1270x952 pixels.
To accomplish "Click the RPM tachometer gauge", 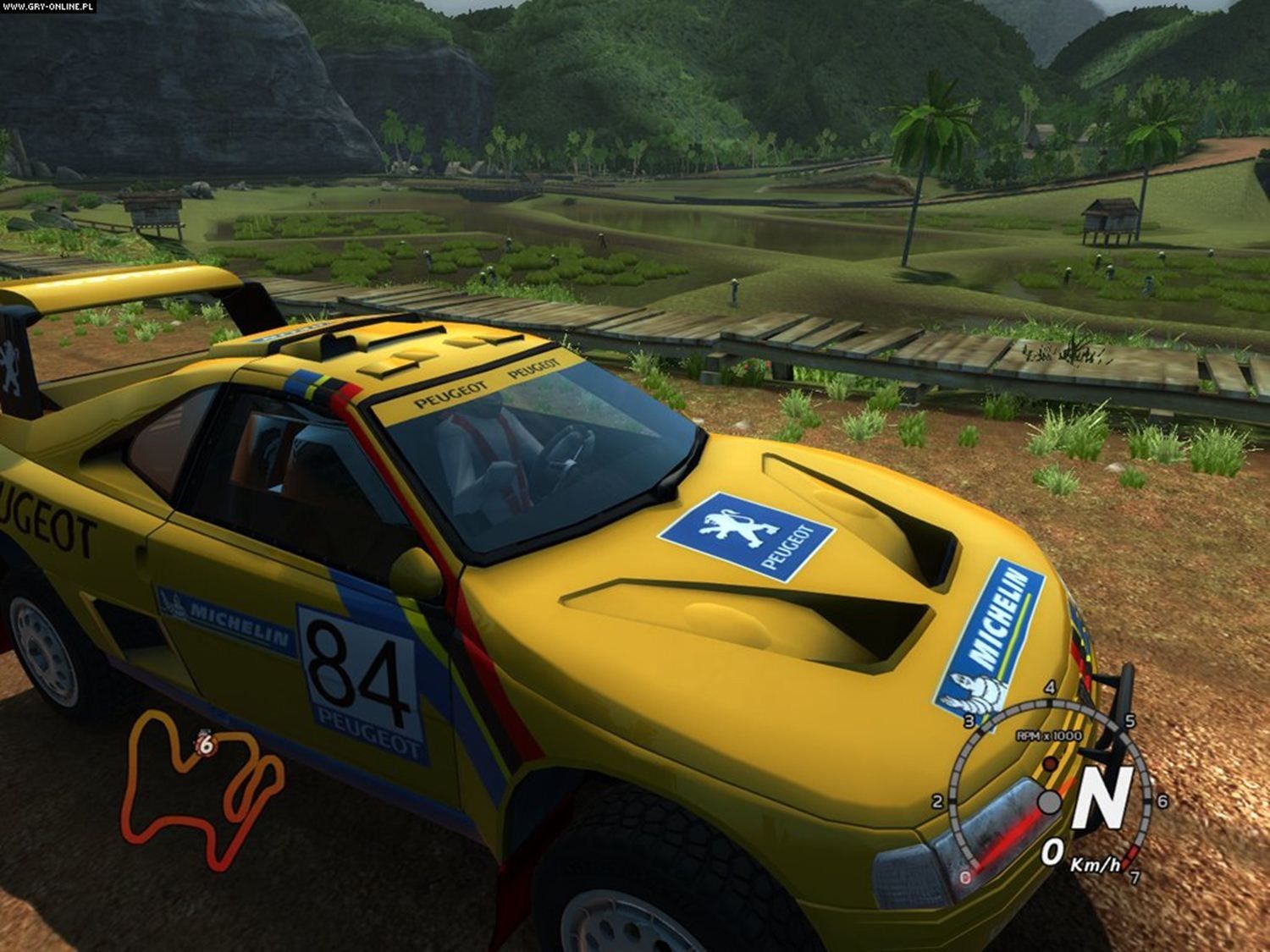I will [1048, 787].
